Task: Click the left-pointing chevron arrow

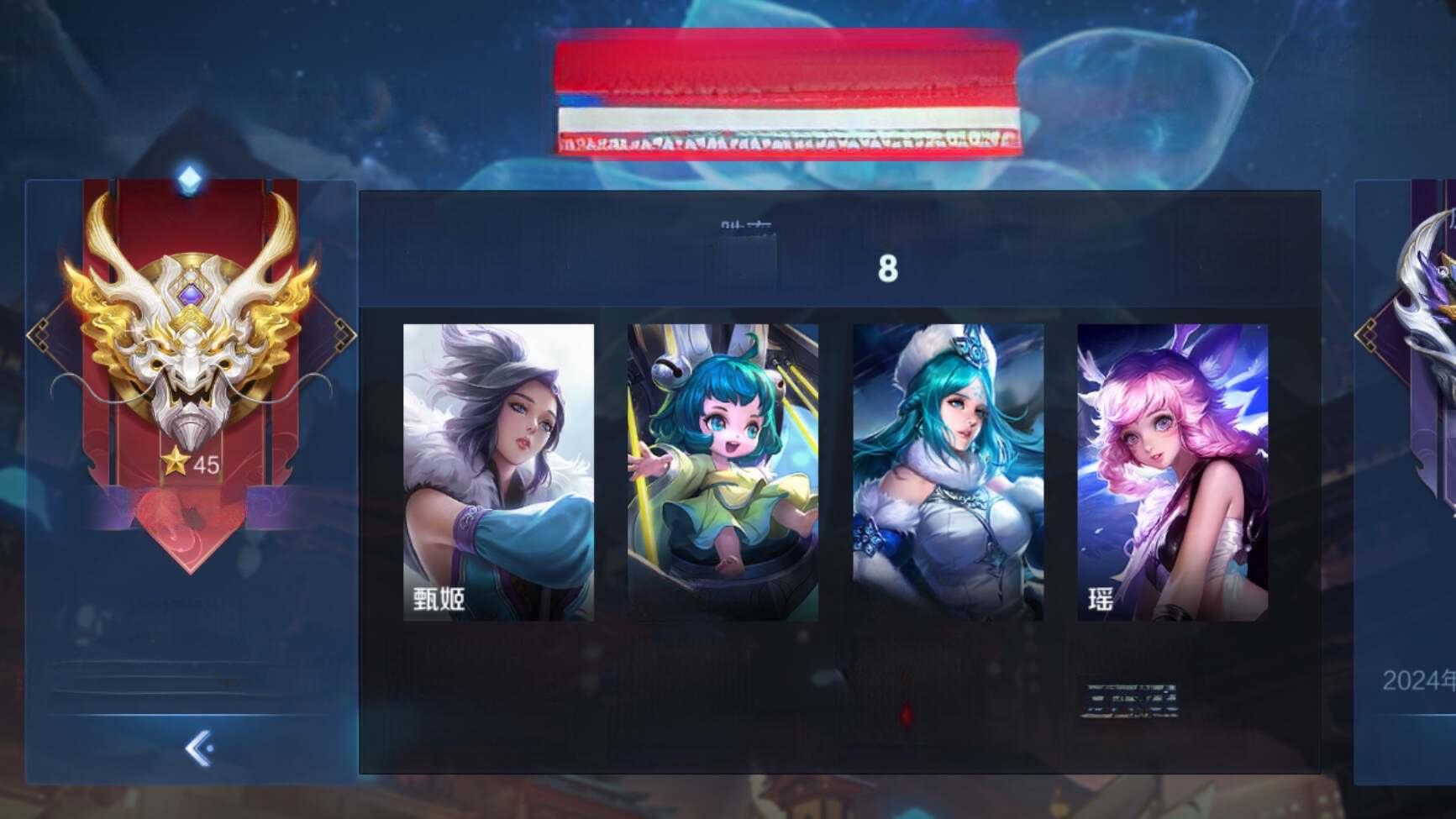Action: [x=198, y=748]
